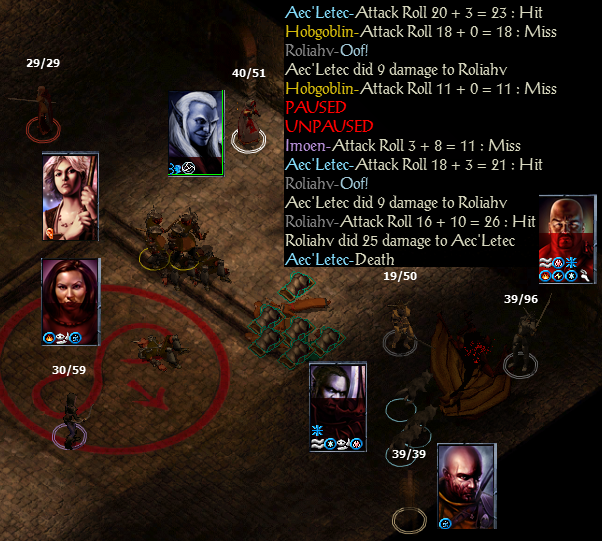Viewport: 602px width, 541px height.
Task: Pick the red-bearded bald man portrait
Action: [567, 232]
